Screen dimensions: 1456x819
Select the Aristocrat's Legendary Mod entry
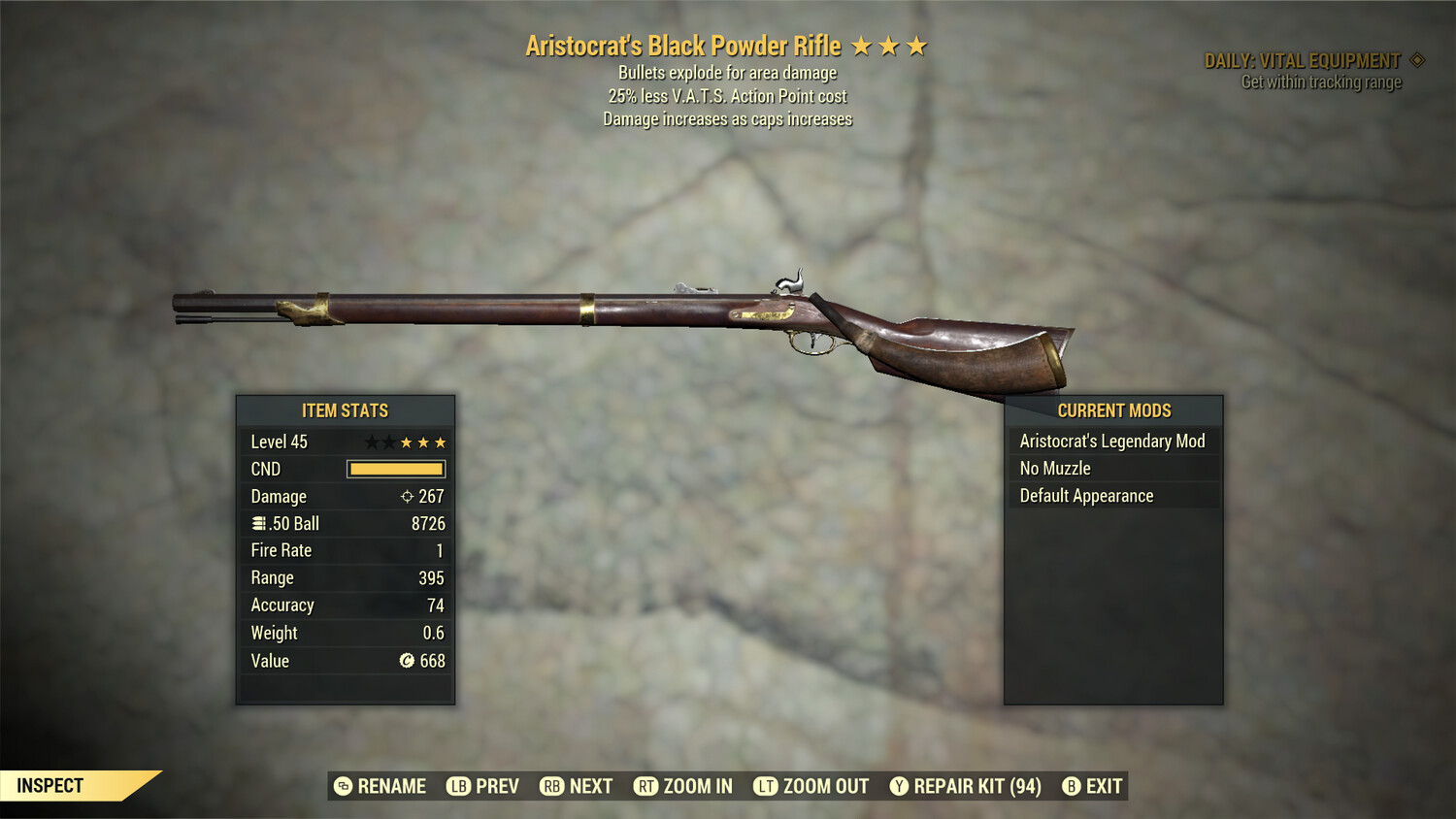[x=1112, y=441]
